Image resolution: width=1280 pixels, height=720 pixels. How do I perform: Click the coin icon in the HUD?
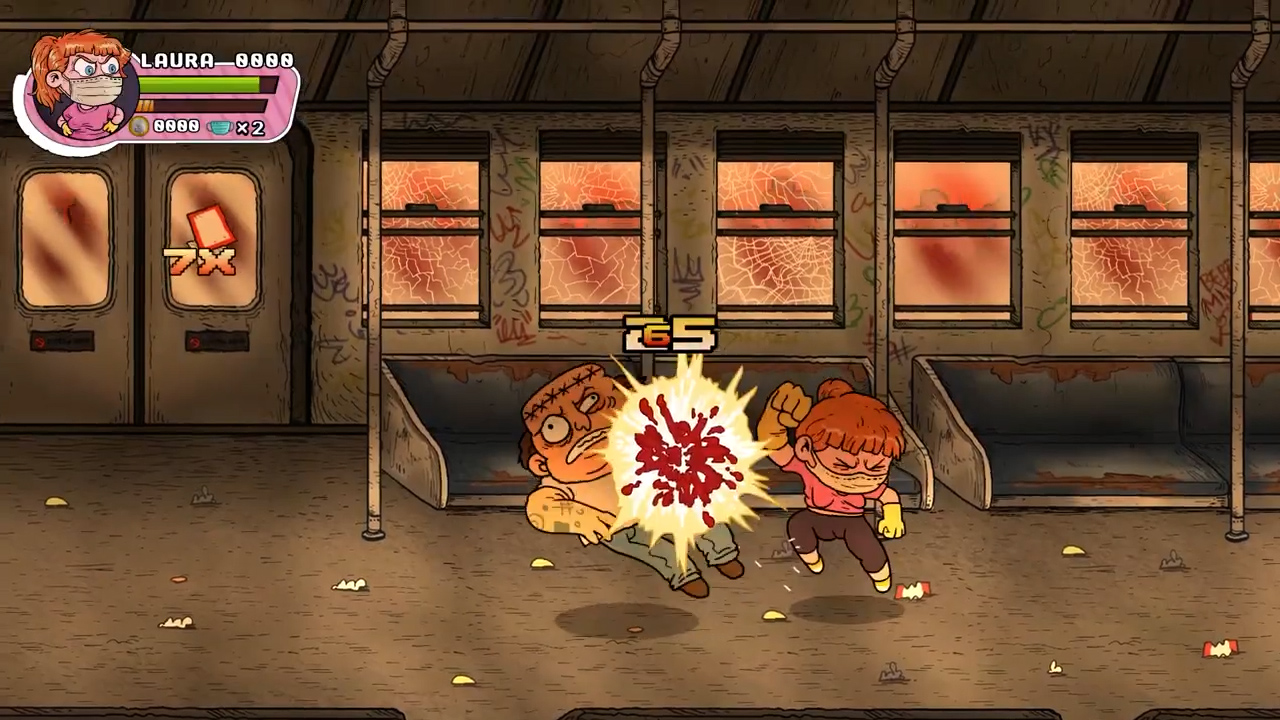(138, 126)
